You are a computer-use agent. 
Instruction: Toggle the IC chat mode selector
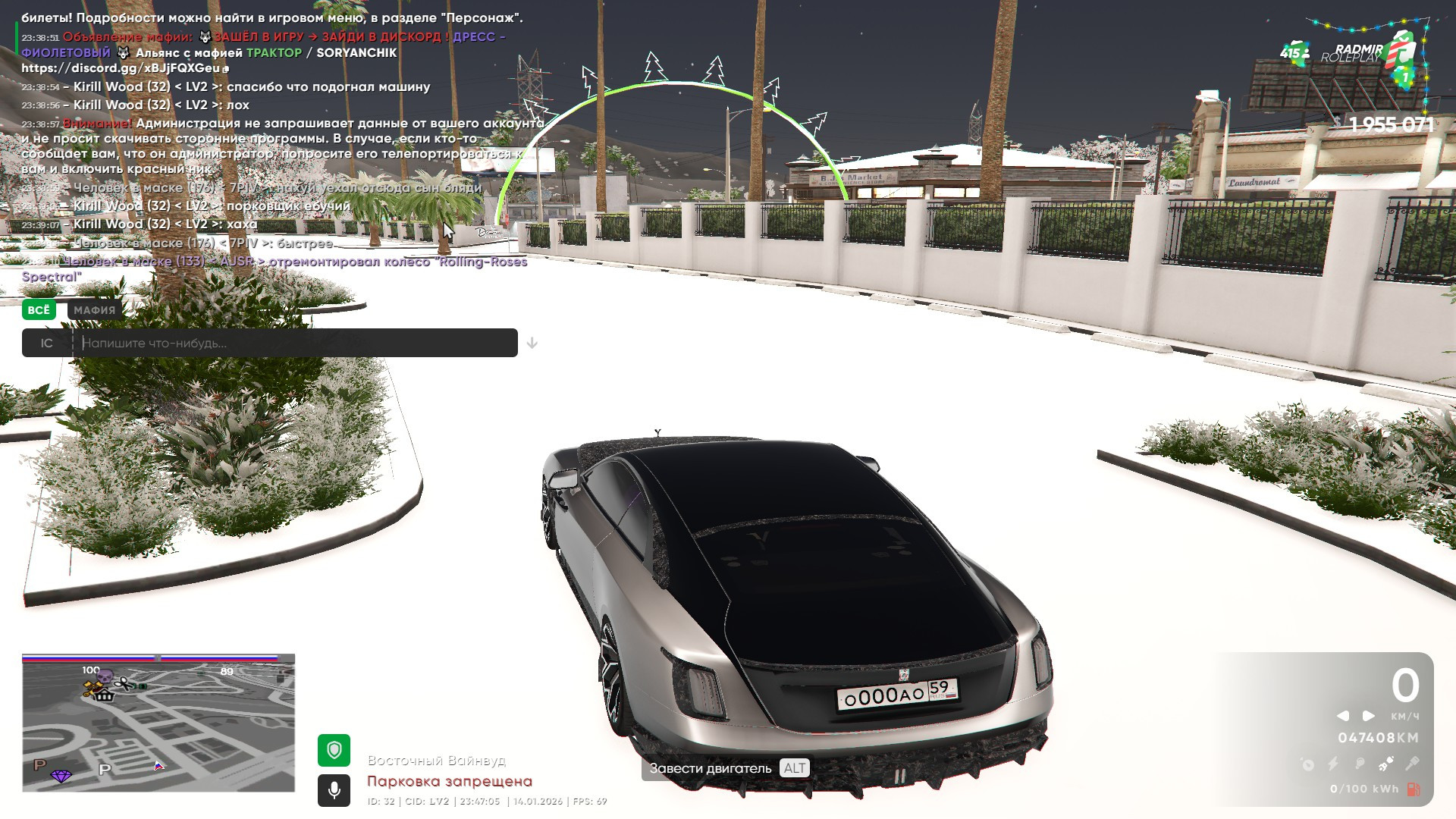pos(47,343)
